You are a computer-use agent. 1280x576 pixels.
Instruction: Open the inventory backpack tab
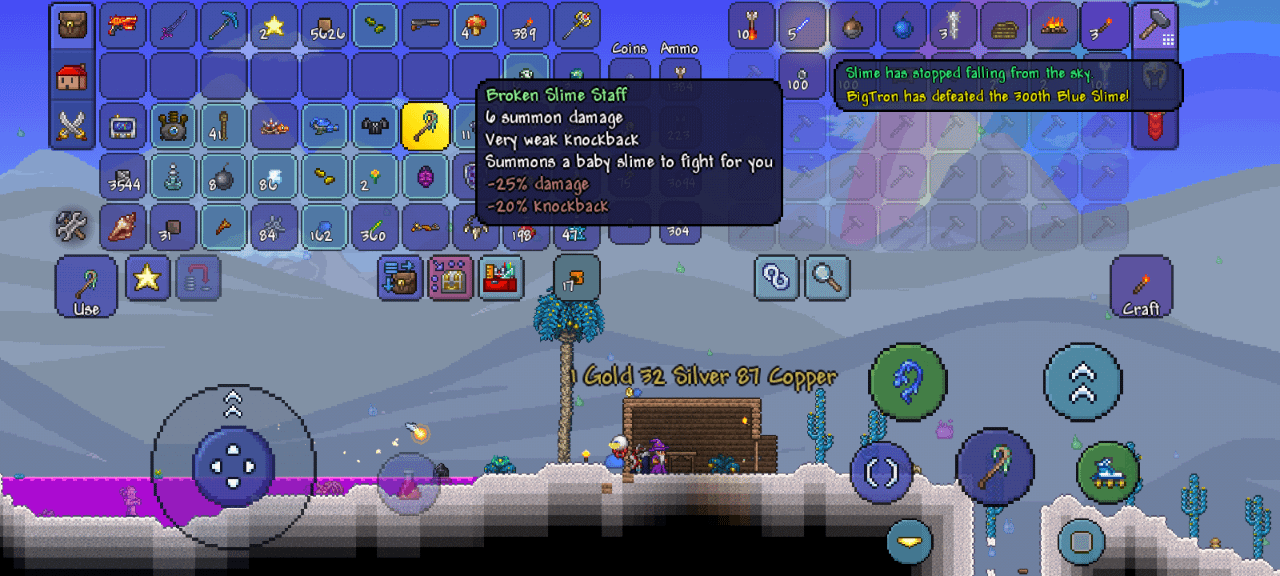click(x=72, y=27)
